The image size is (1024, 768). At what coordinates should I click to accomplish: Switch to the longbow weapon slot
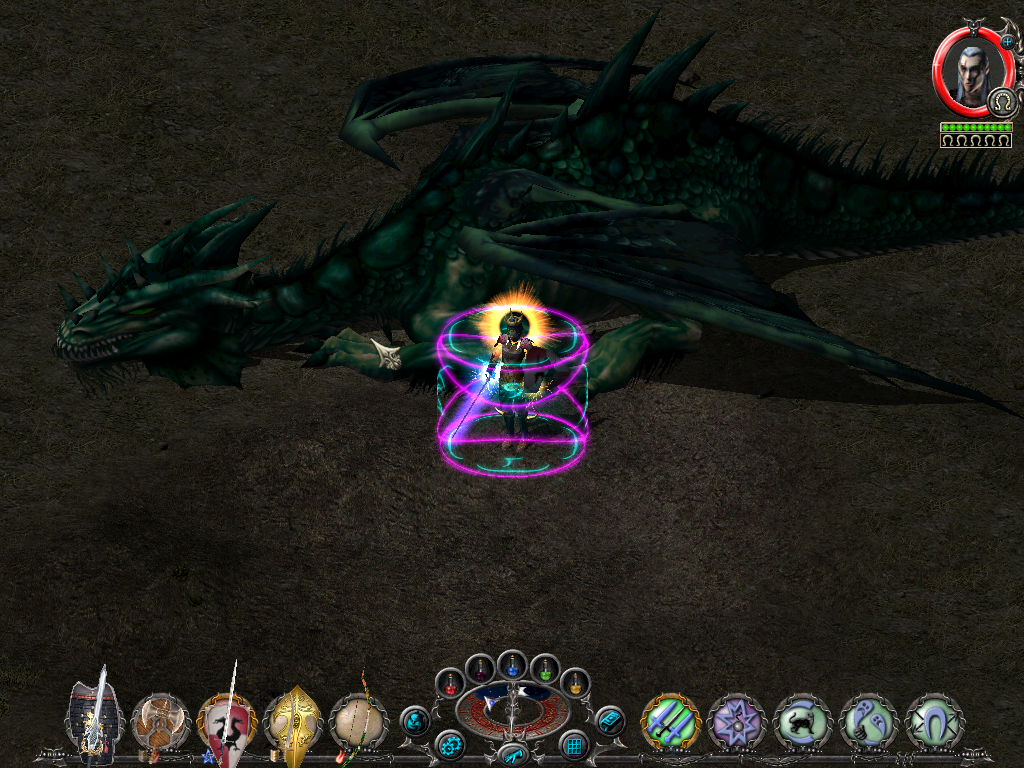358,720
